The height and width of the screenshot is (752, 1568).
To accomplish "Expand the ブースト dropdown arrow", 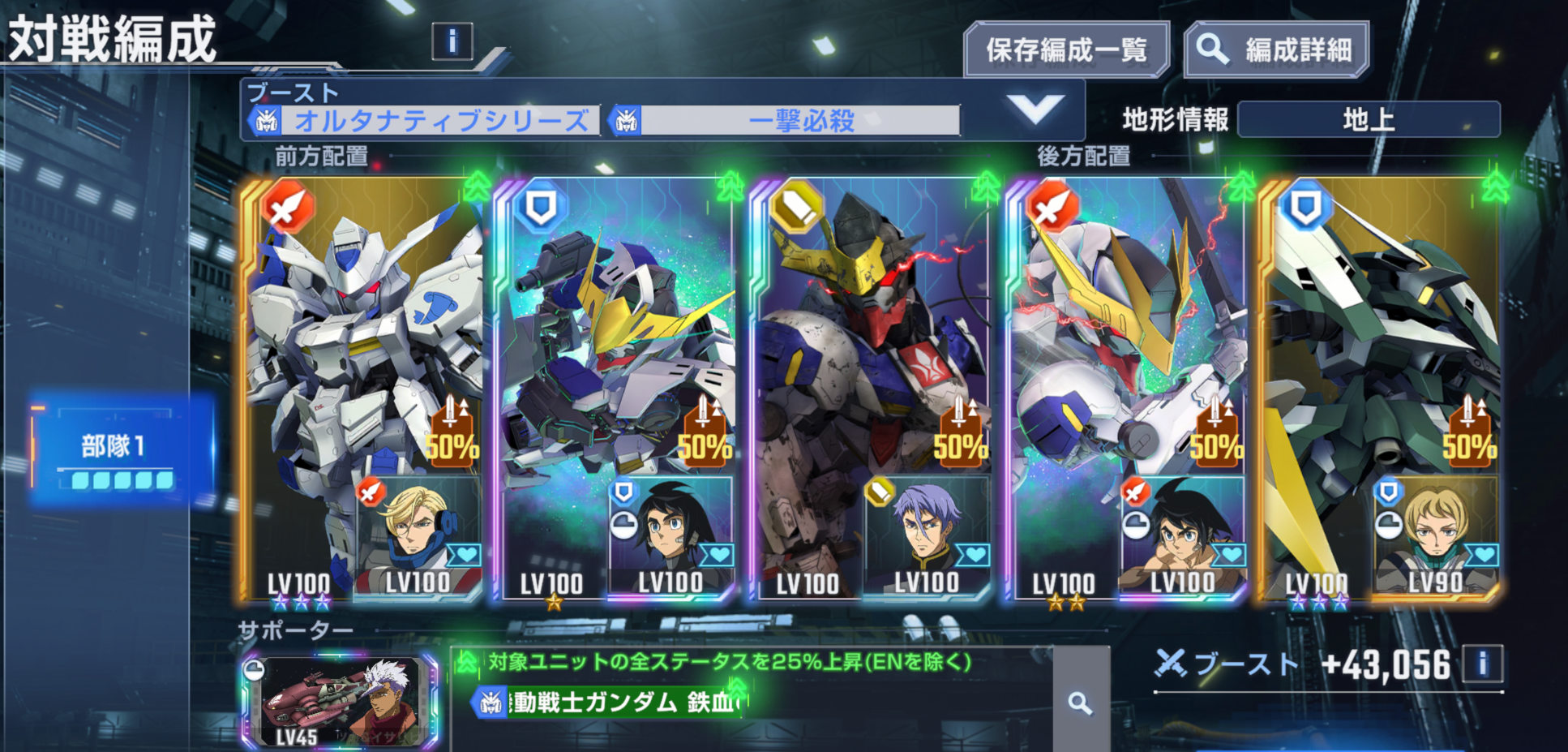I will click(x=1035, y=110).
